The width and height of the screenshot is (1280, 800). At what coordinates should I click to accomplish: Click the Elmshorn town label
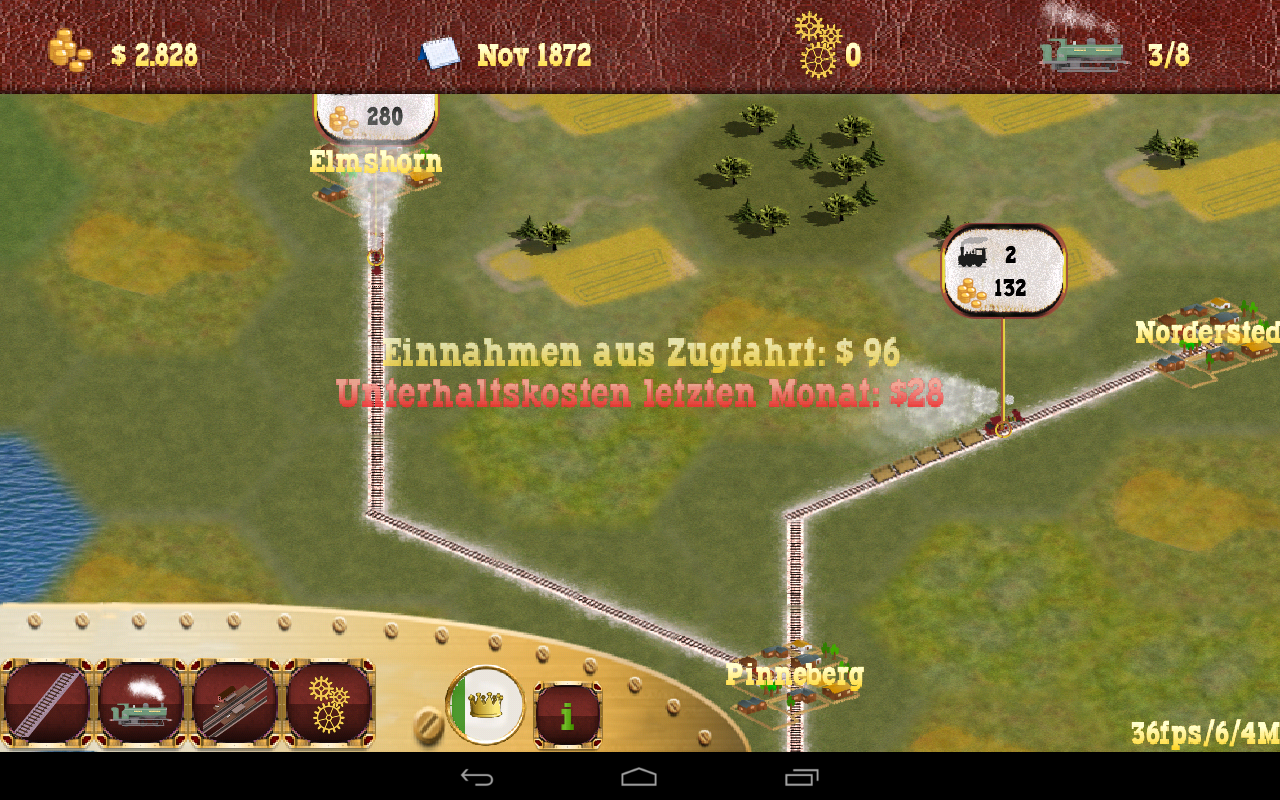click(x=375, y=160)
